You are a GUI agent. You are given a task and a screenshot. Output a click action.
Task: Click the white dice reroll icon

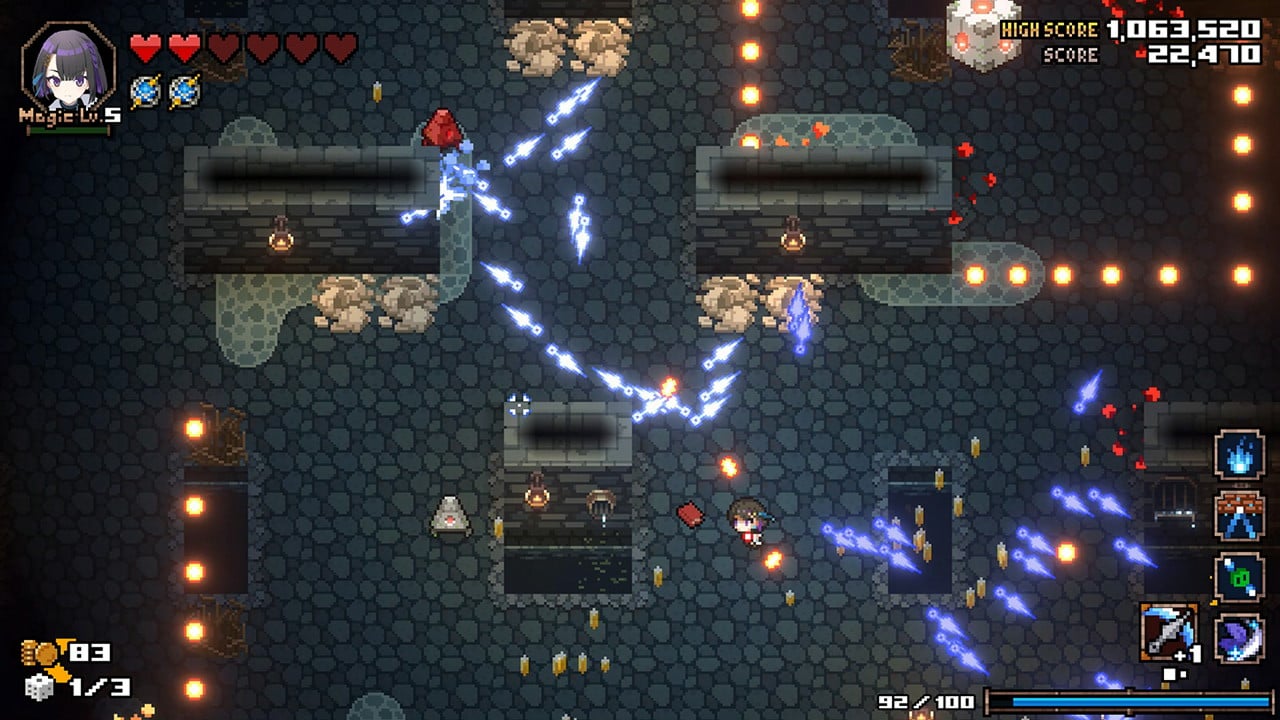pyautogui.click(x=40, y=688)
